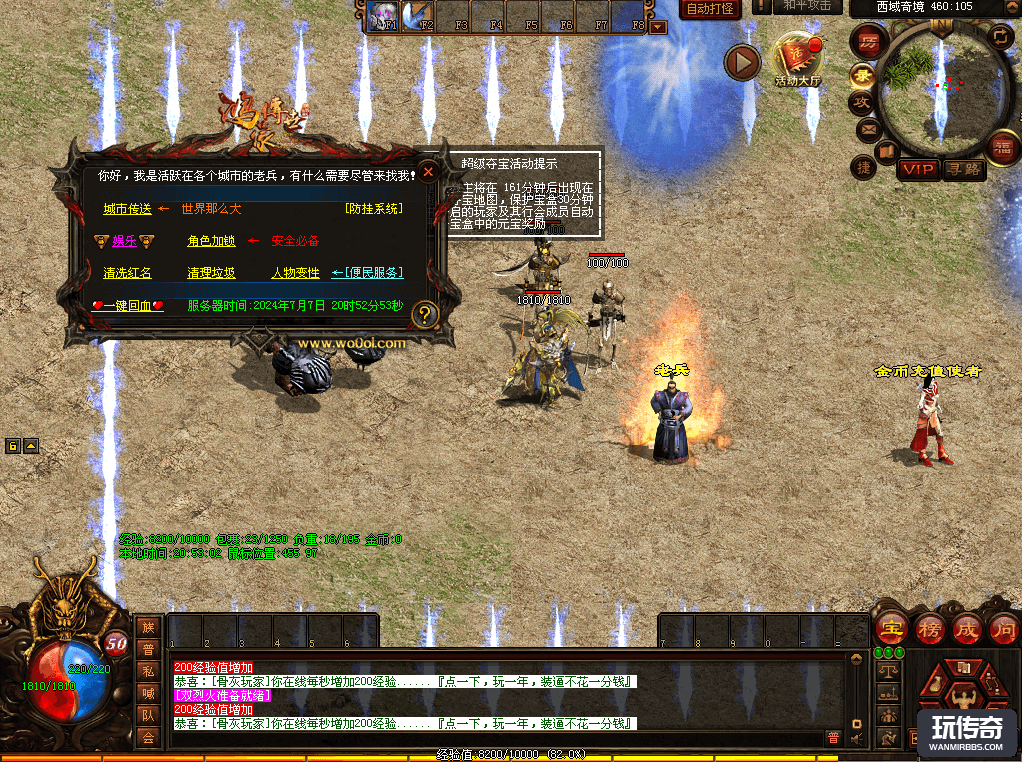Open the VIP panel
Image resolution: width=1022 pixels, height=762 pixels.
pyautogui.click(x=917, y=169)
